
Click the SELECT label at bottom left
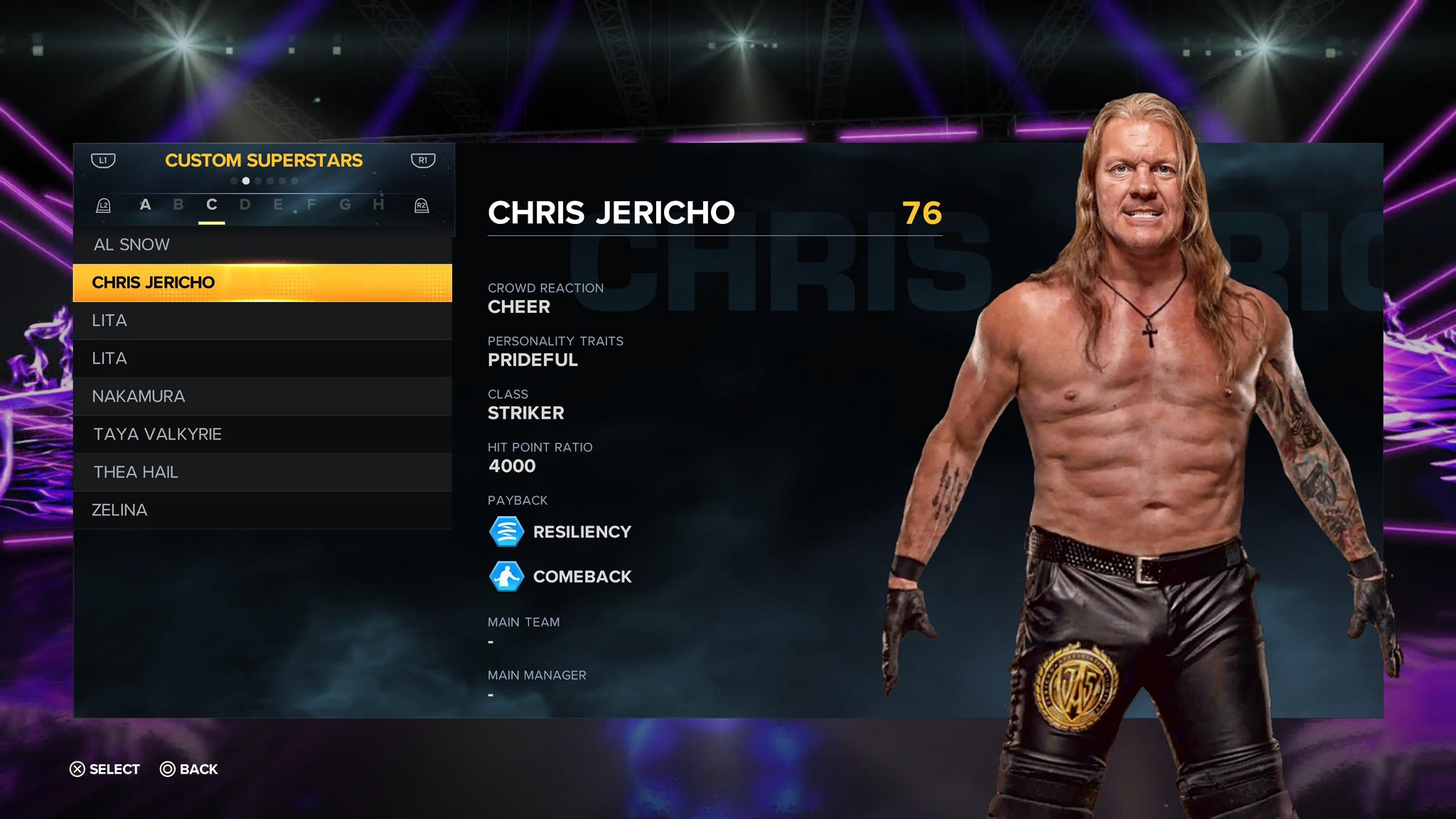[x=114, y=769]
